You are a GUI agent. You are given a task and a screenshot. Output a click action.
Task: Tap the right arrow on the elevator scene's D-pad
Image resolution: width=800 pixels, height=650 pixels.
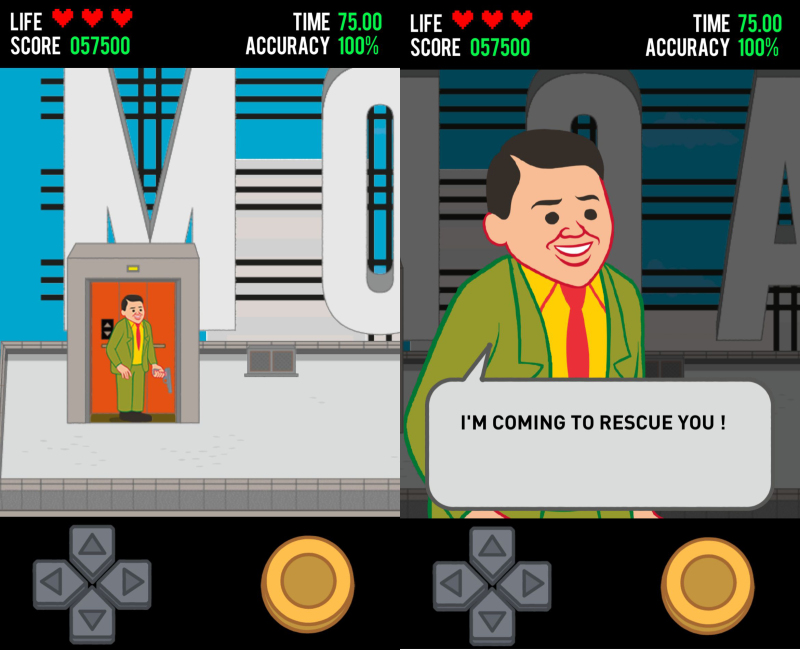click(x=131, y=583)
